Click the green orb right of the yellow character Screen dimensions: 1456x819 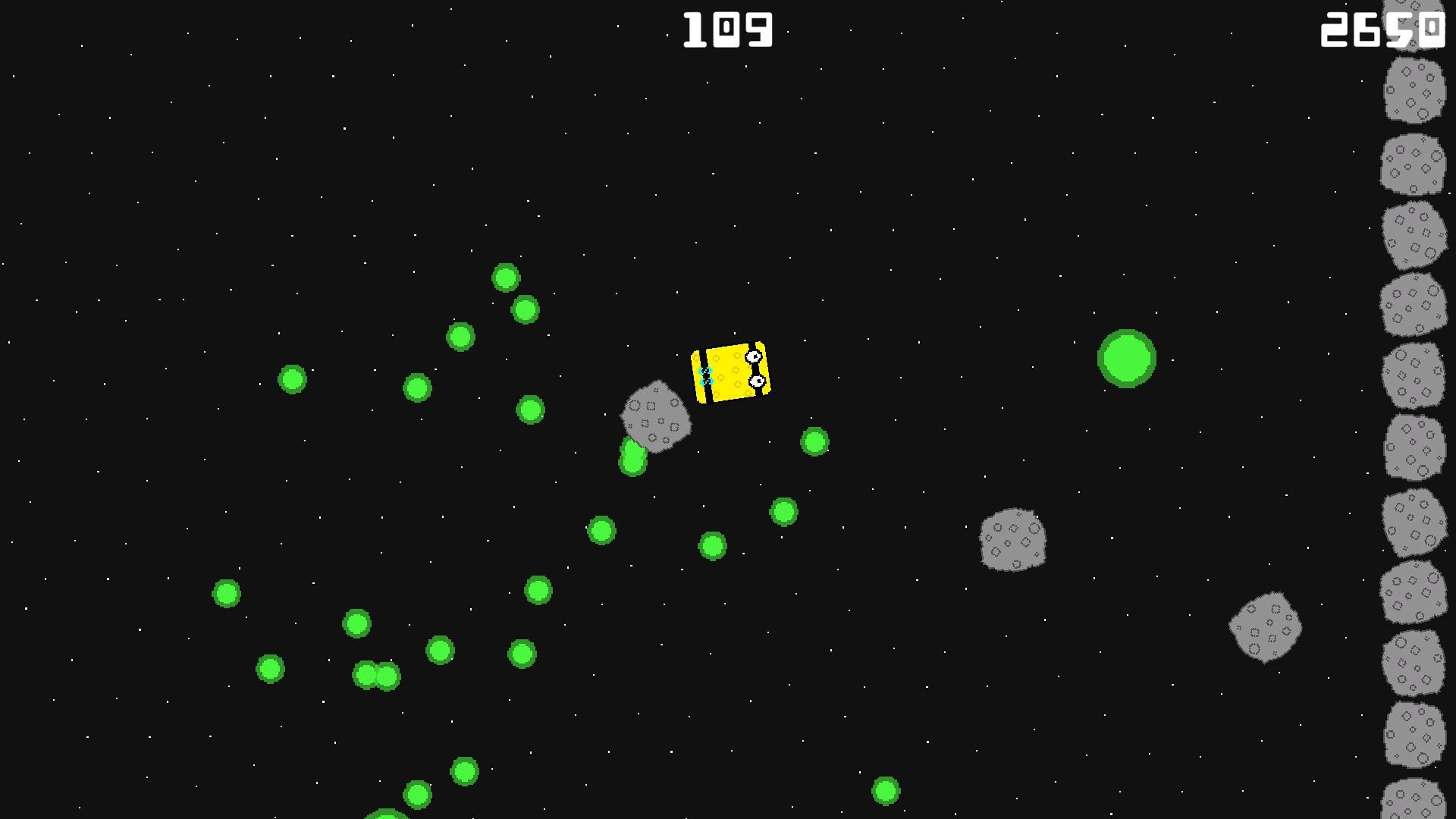814,441
